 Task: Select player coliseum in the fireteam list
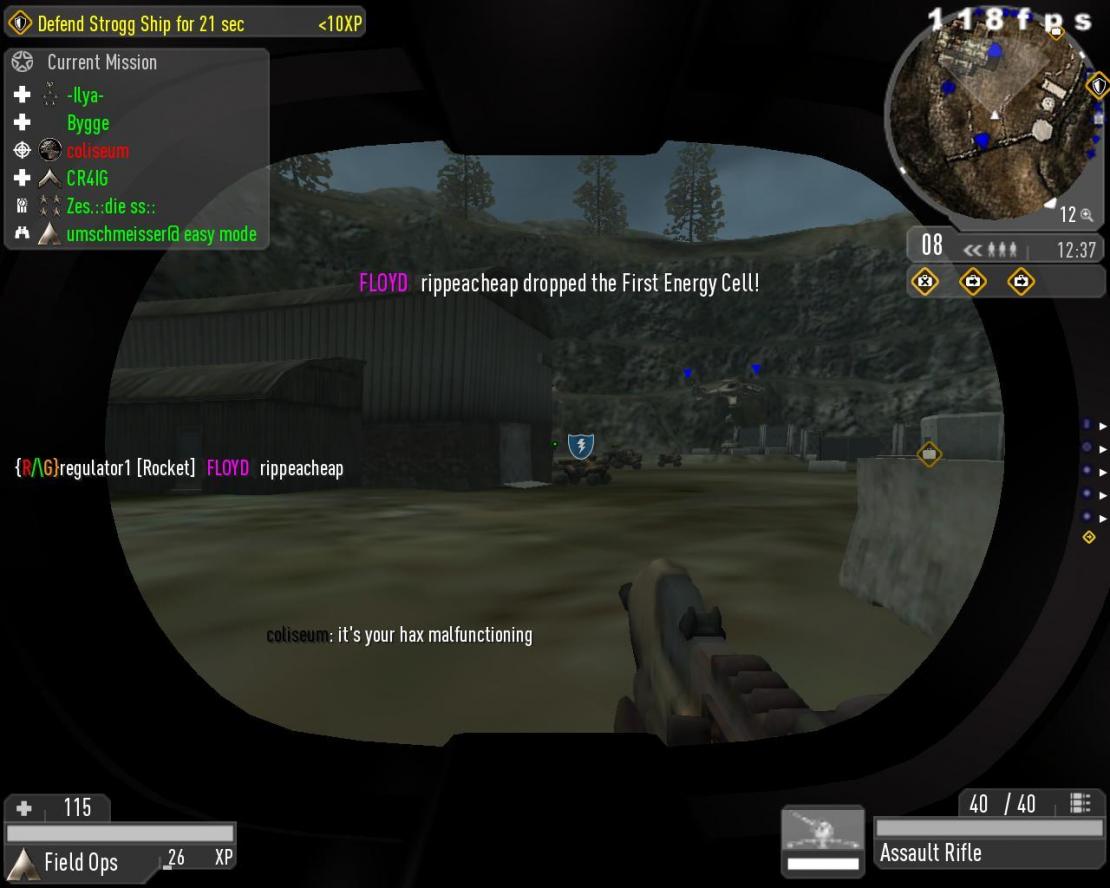[x=97, y=151]
